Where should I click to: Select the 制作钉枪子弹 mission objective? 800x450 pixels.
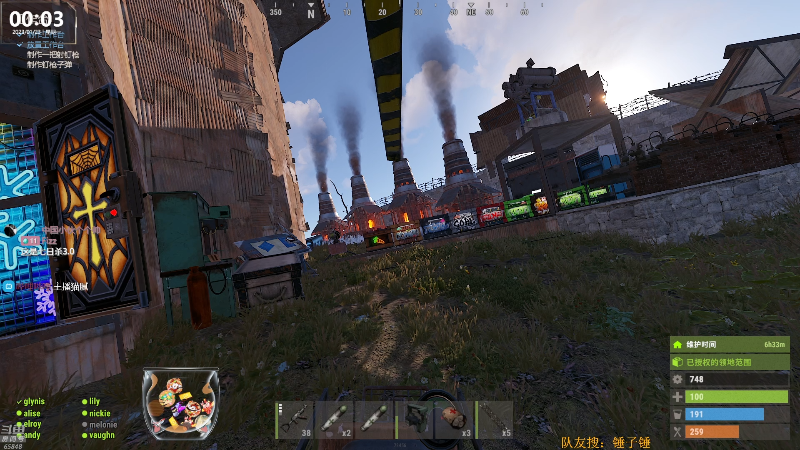50,65
